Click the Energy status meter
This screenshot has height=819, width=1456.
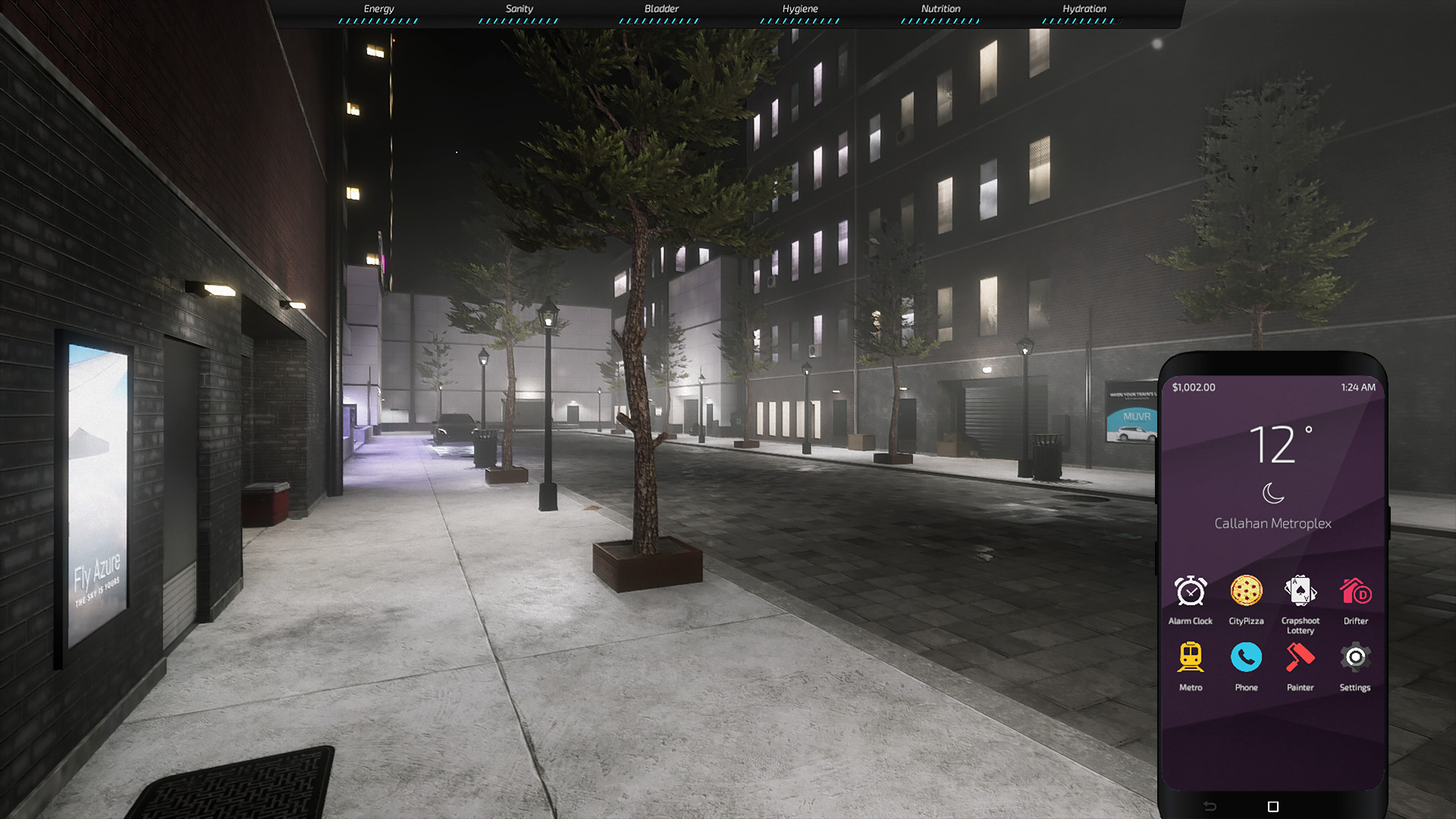[378, 14]
